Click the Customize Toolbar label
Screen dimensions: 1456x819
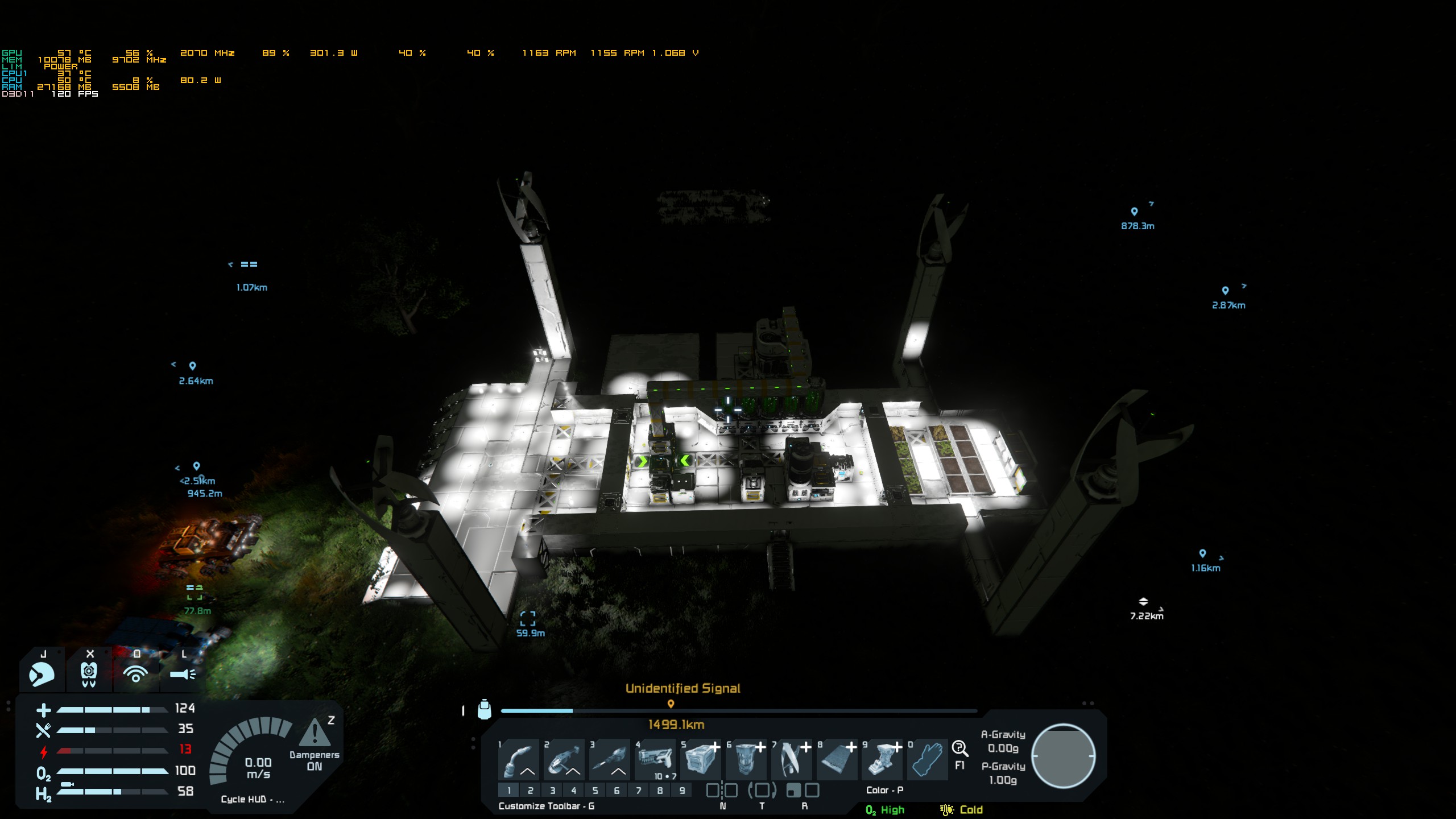coord(546,806)
